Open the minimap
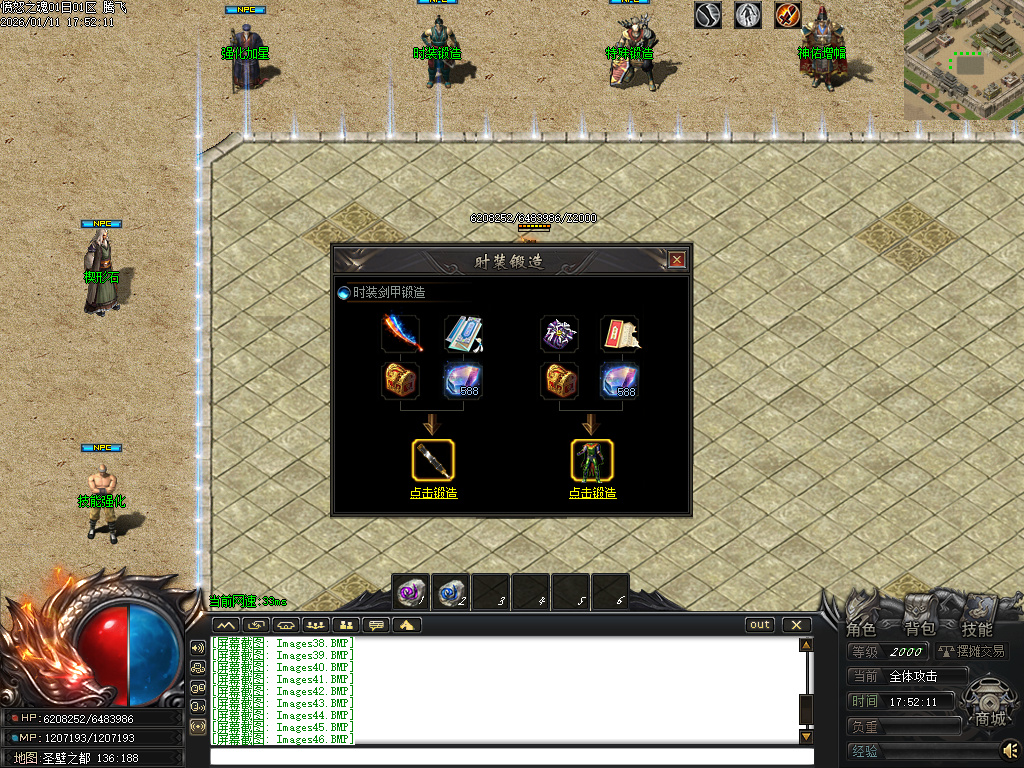Viewport: 1024px width, 768px height. point(963,60)
